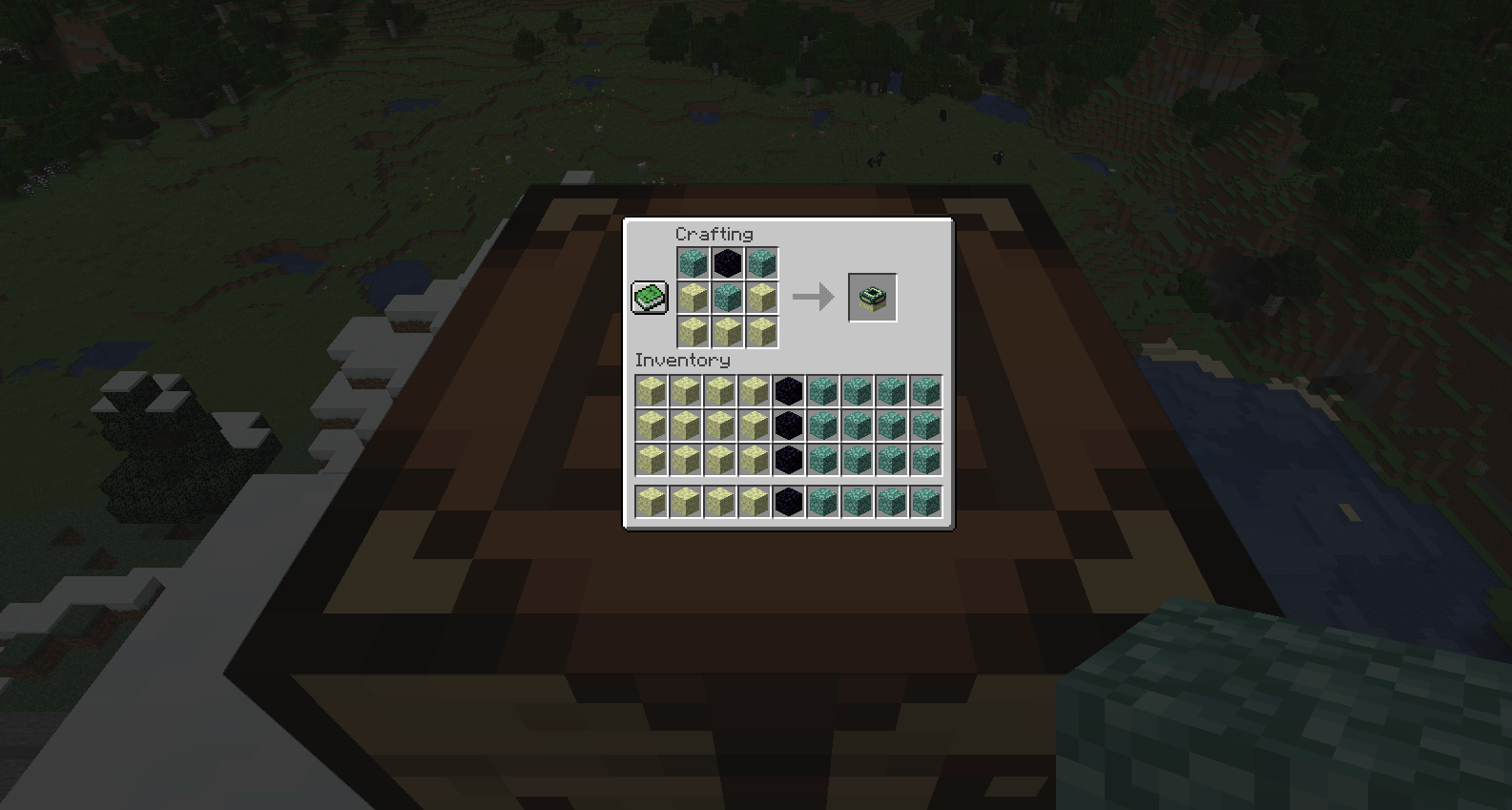
Task: Grab the obsidian from the hotbar row
Action: pyautogui.click(x=789, y=499)
